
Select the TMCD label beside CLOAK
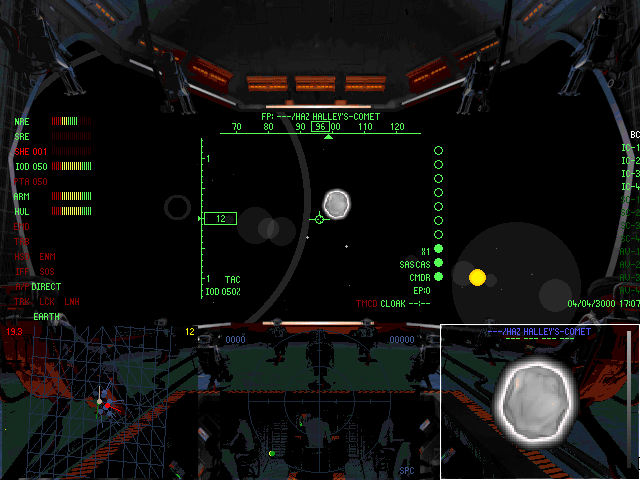(x=366, y=303)
